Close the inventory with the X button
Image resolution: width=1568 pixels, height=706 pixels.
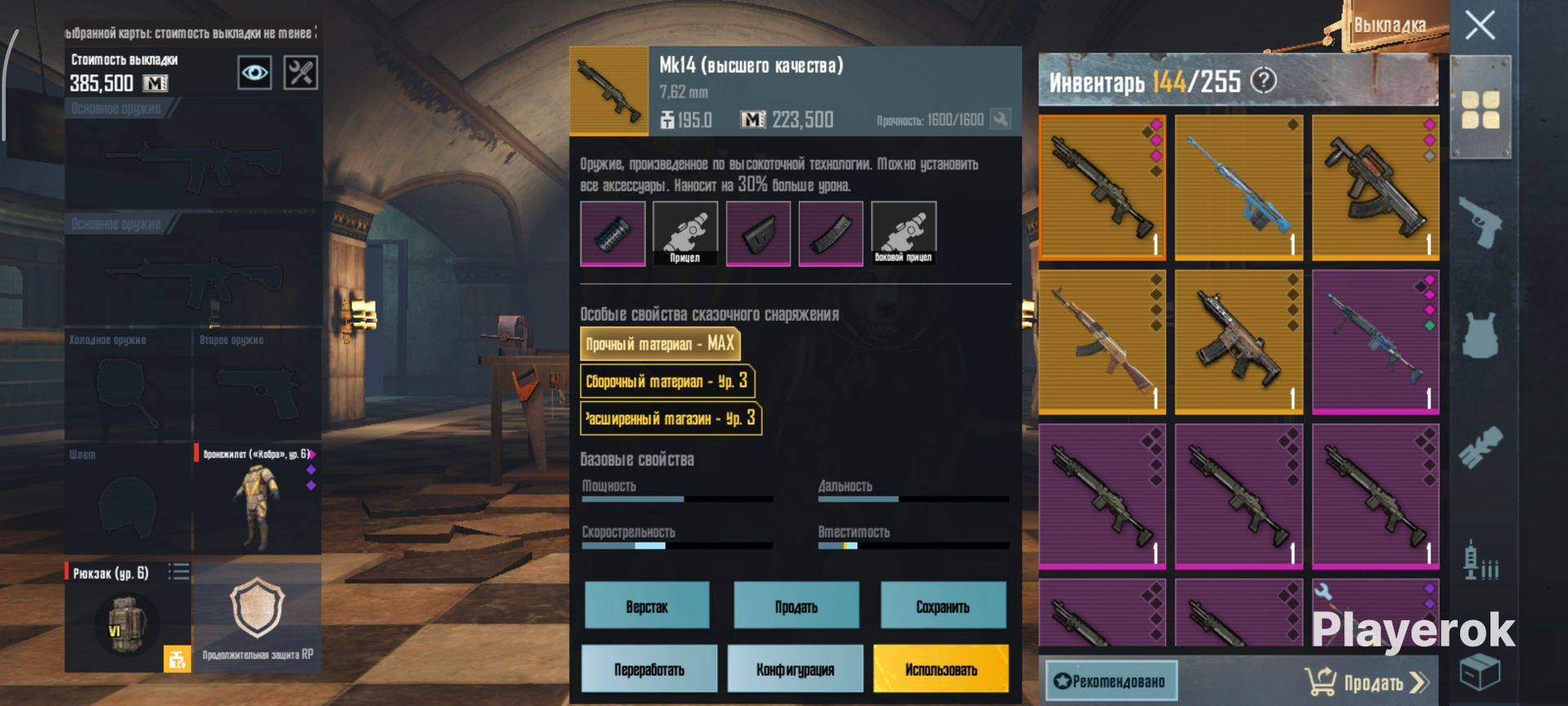pos(1480,25)
